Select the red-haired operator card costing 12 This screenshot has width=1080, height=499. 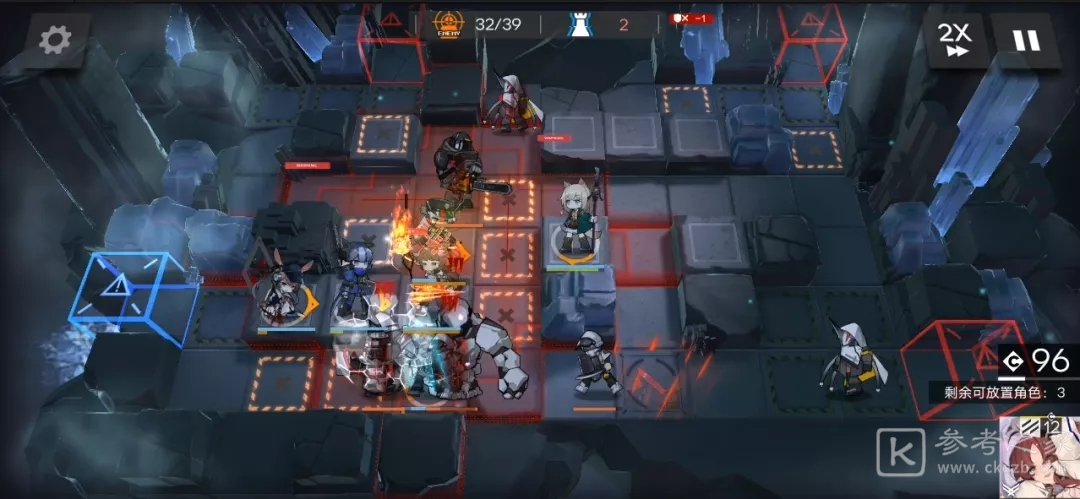[1040, 460]
